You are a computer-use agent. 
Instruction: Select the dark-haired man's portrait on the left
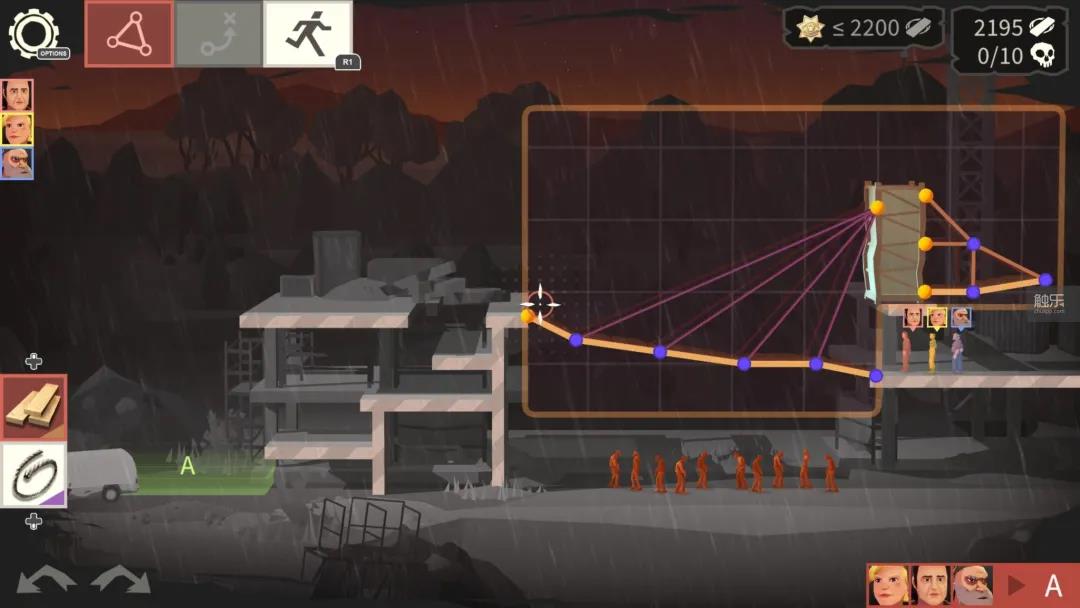(16, 96)
